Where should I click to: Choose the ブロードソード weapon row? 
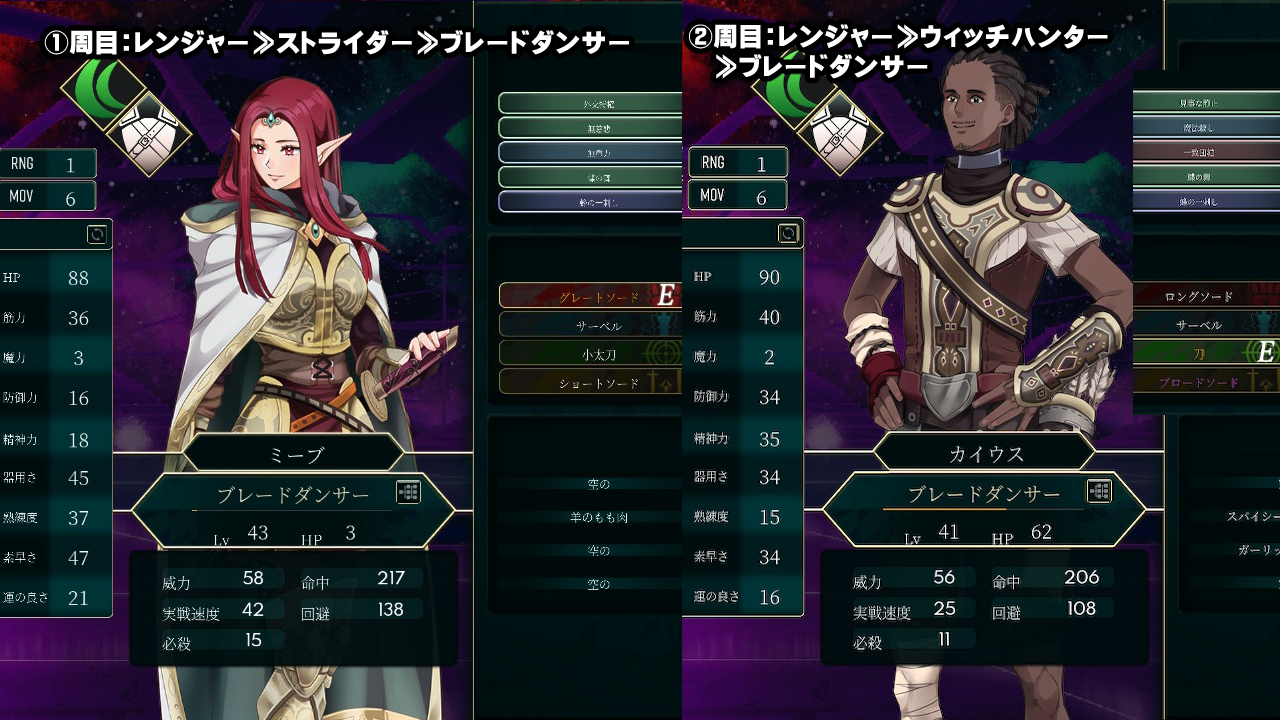tap(1199, 382)
